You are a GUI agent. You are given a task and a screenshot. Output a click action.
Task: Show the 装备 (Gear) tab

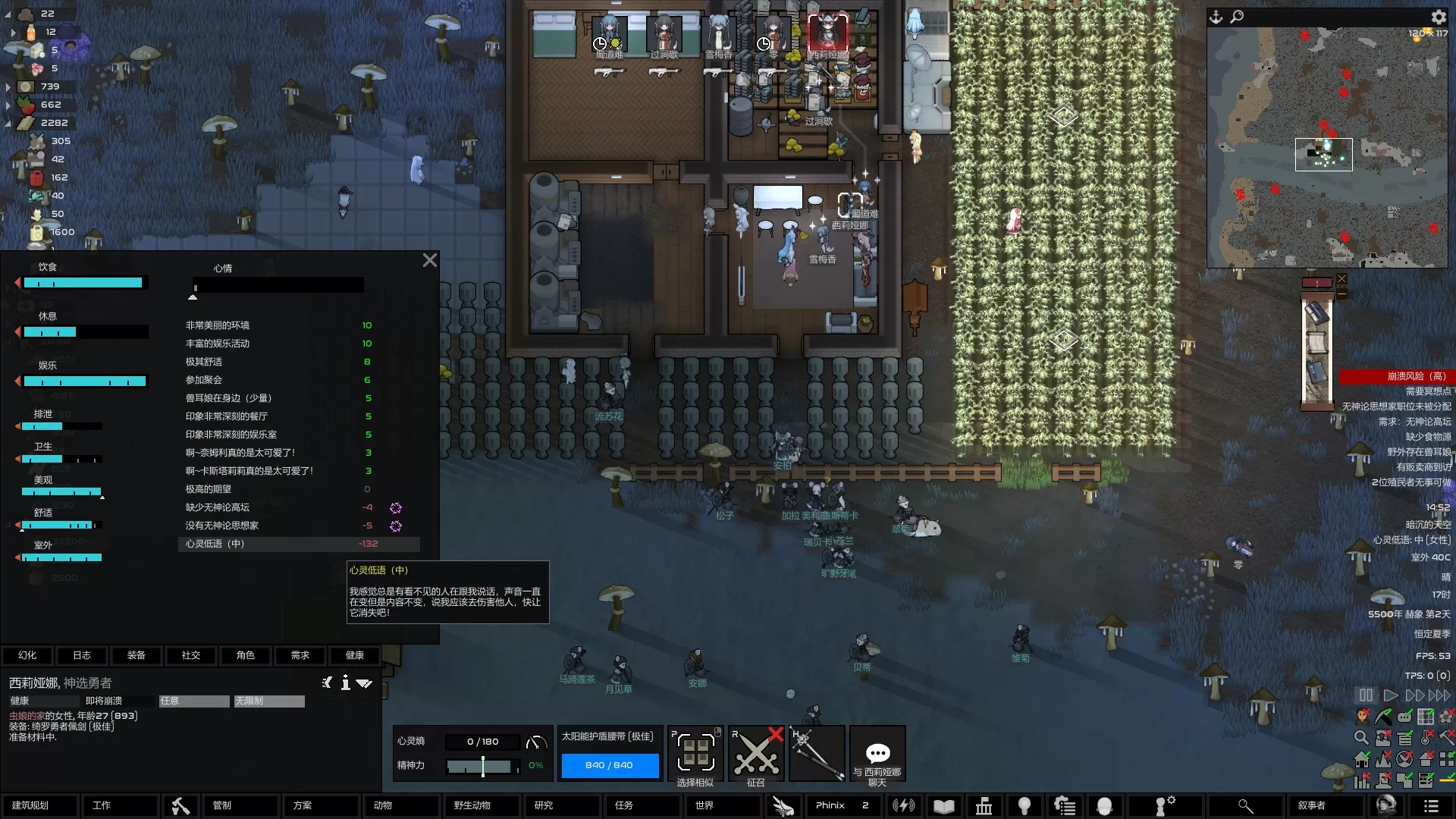coord(136,655)
